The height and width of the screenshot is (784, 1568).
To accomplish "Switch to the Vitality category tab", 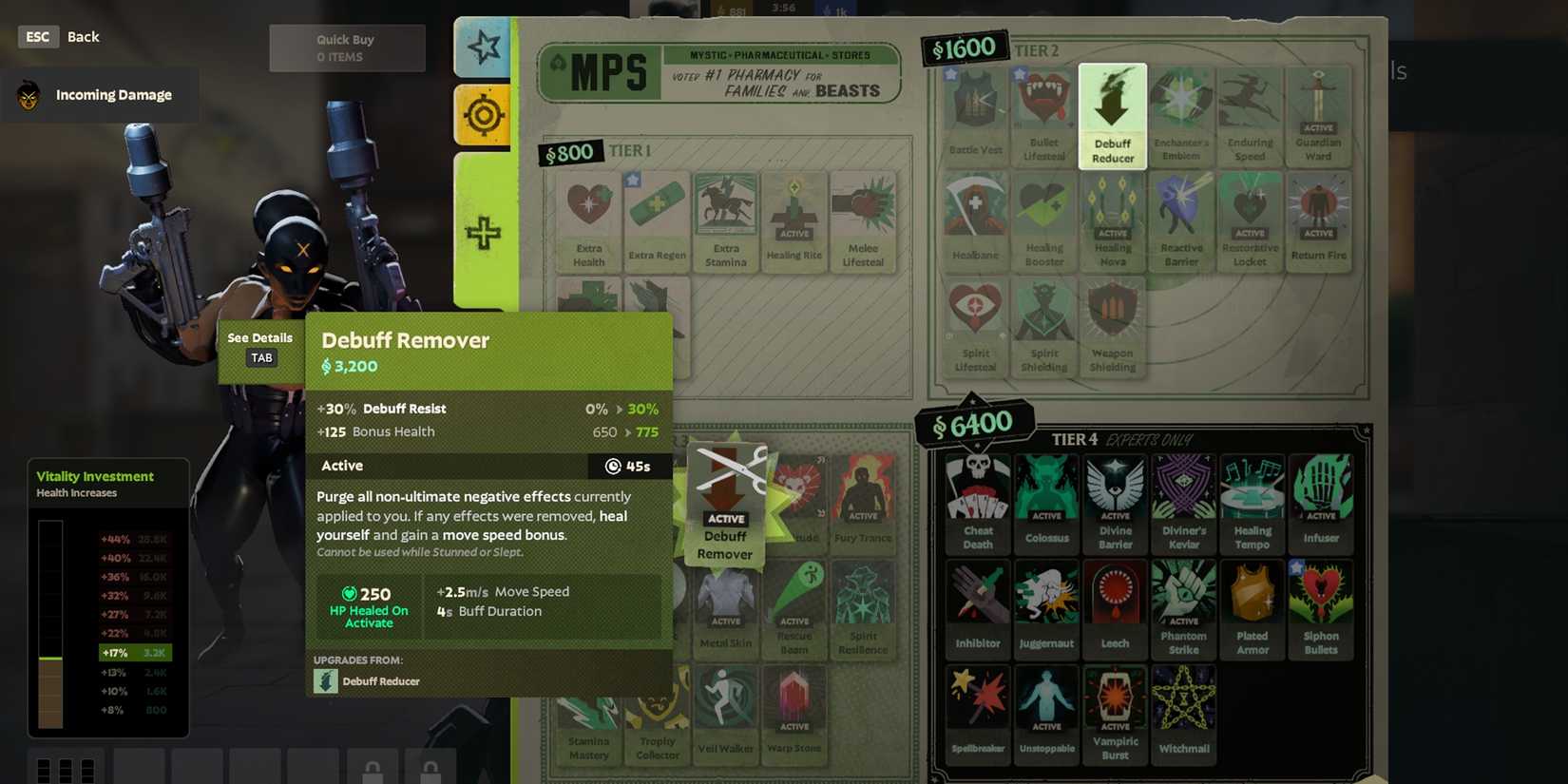I will coord(483,233).
